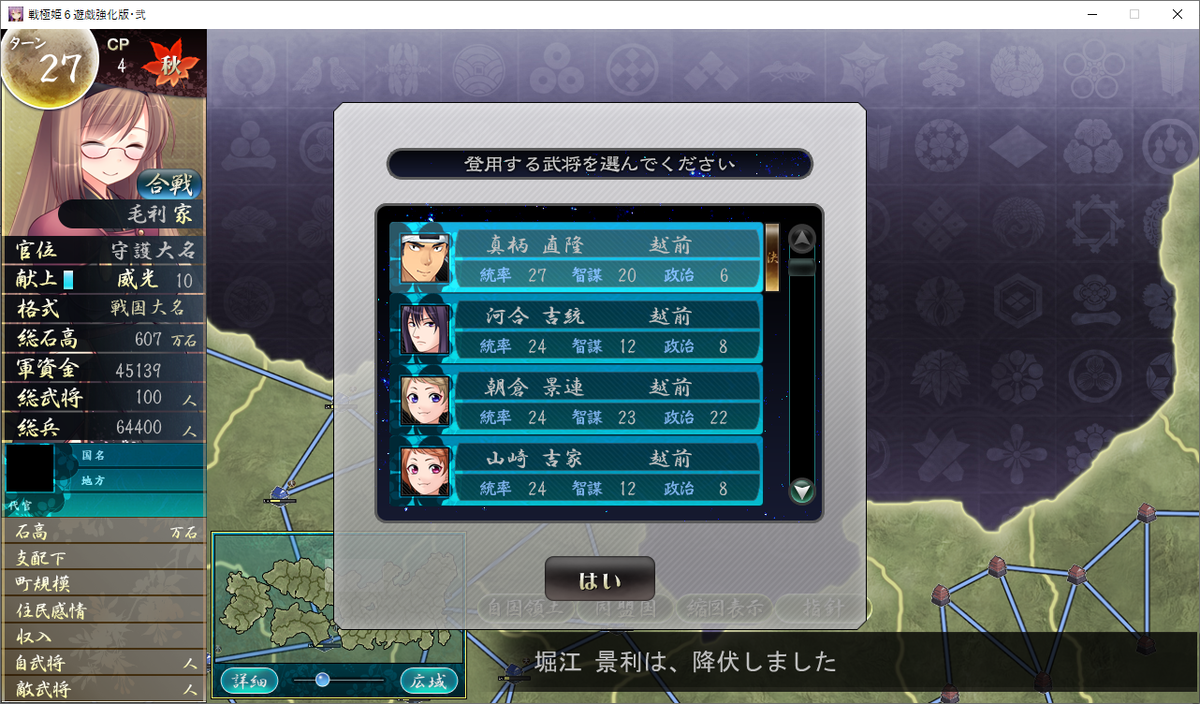Minimize the game window
1200x704 pixels.
point(1088,14)
